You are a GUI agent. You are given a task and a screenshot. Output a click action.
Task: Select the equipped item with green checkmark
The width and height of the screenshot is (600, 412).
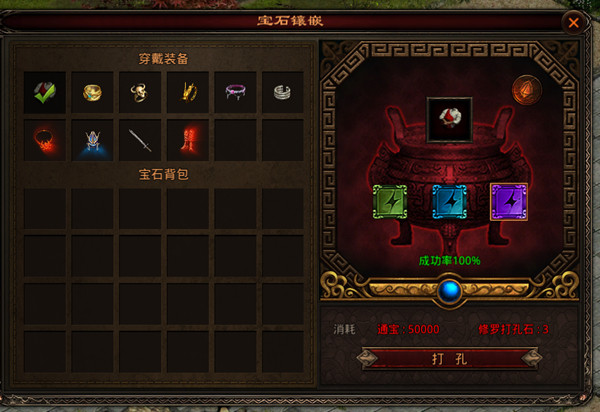45,92
